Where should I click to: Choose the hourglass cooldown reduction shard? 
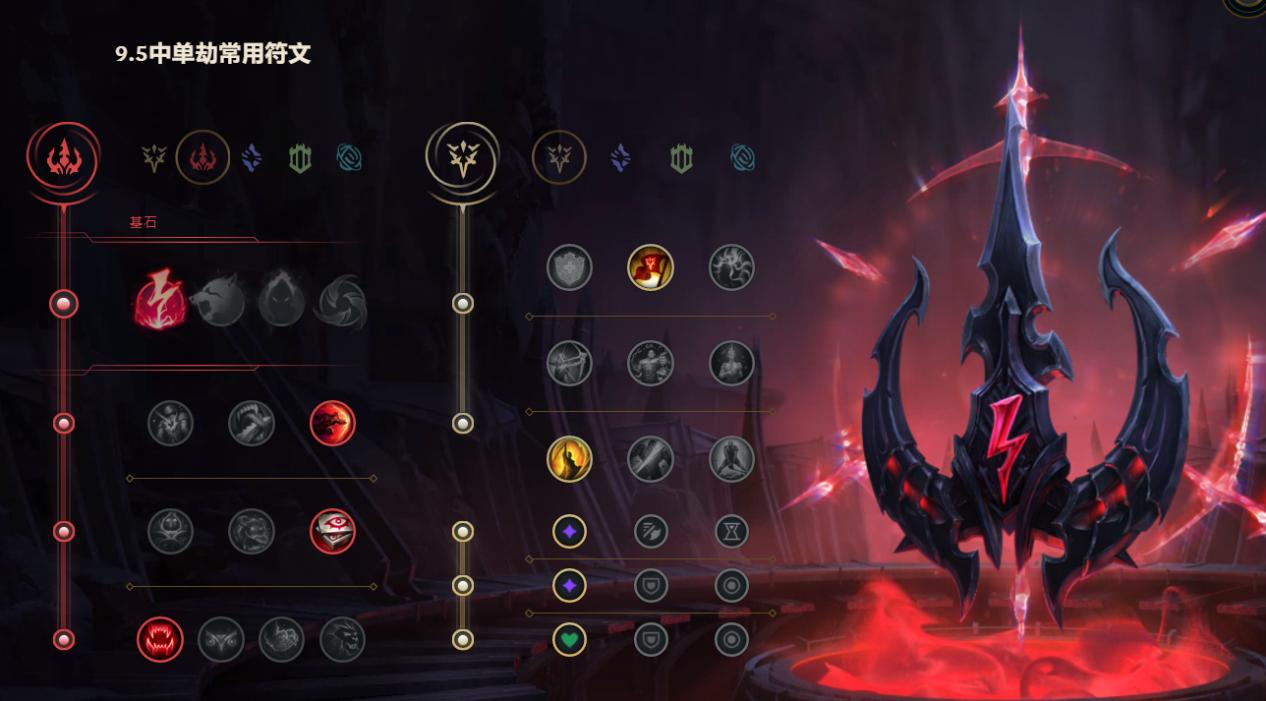click(x=731, y=531)
